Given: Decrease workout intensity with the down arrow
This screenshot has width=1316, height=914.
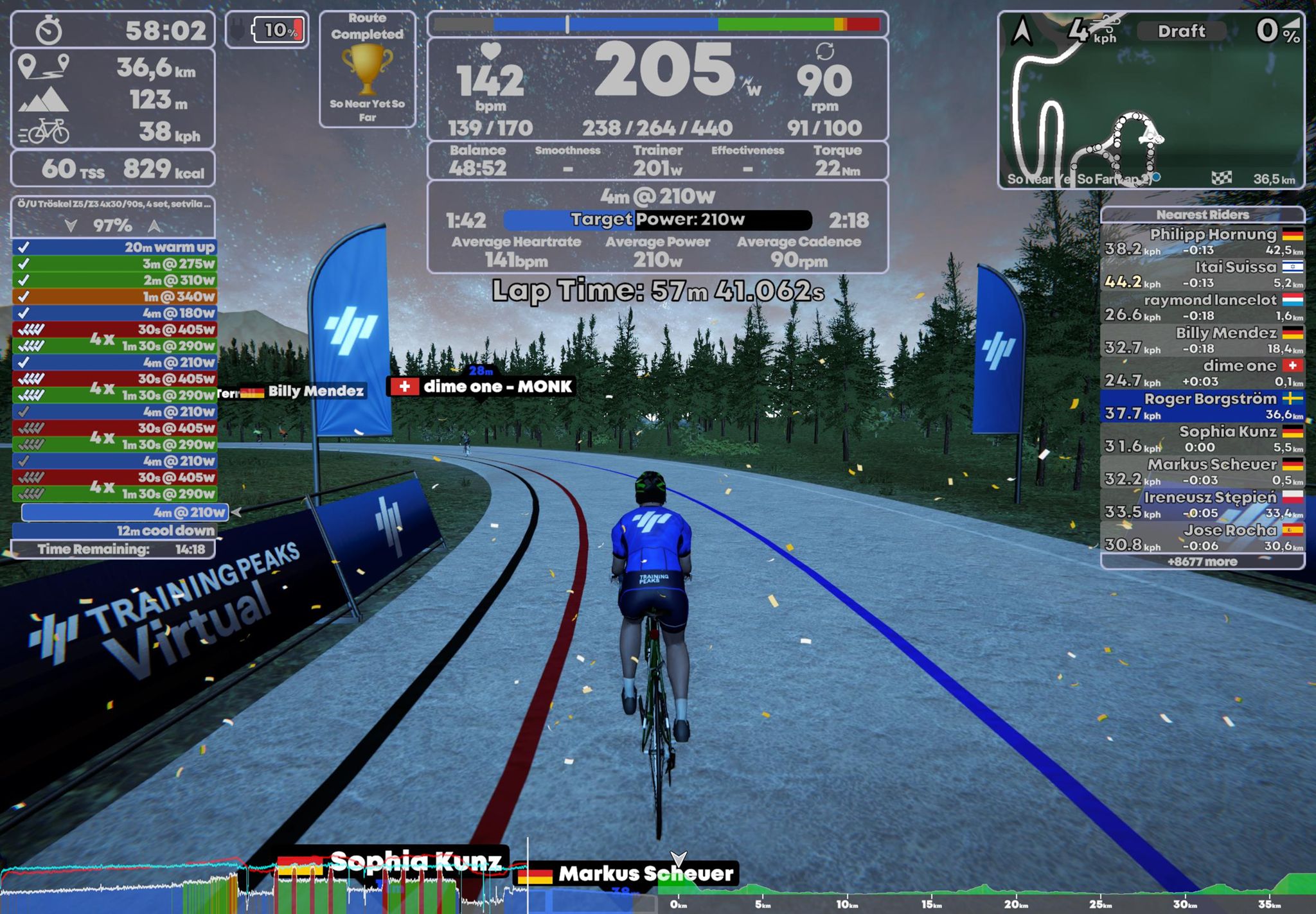Looking at the screenshot, I should [70, 225].
